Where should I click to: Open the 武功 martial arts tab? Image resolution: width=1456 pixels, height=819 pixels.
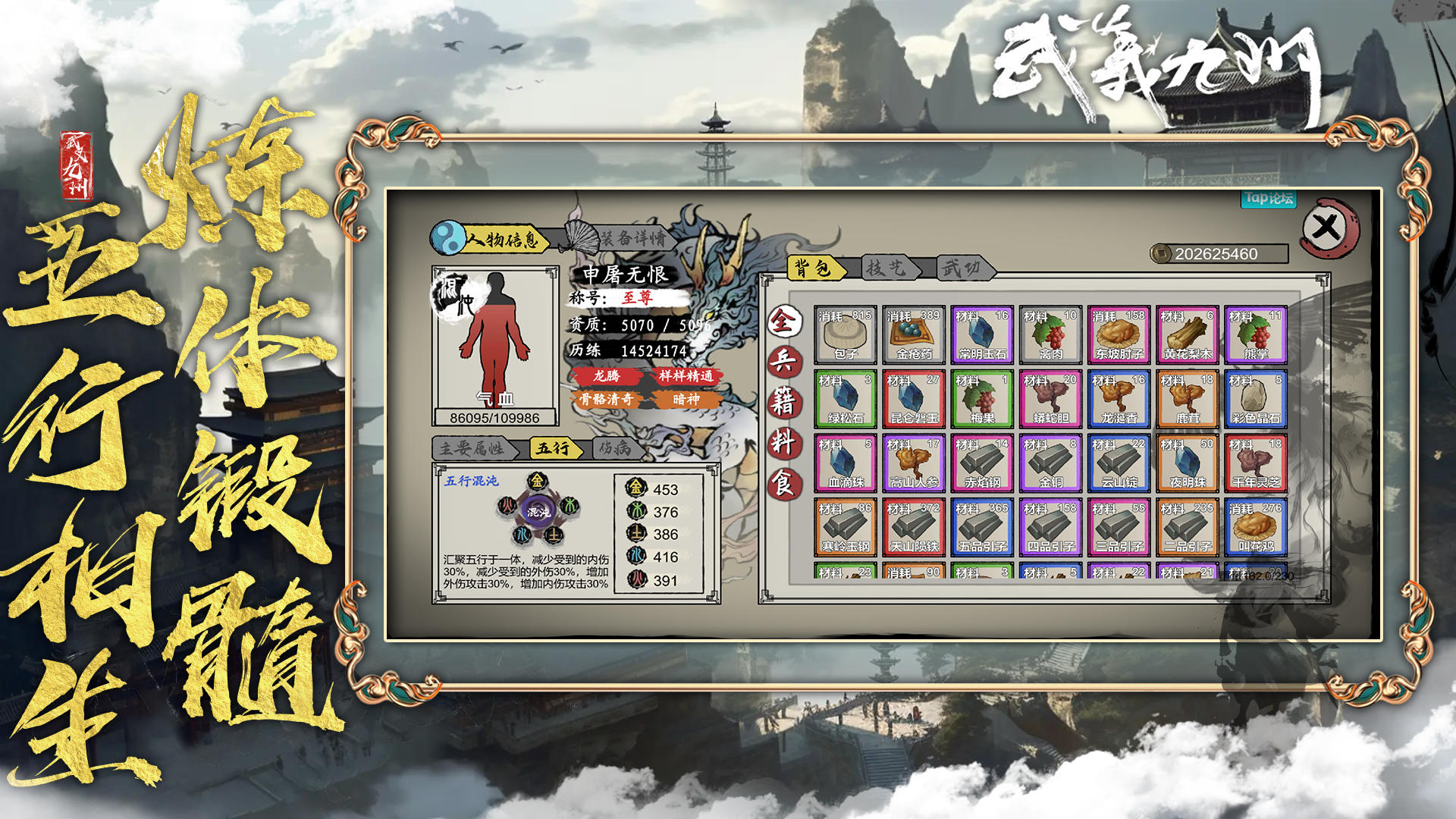click(961, 268)
